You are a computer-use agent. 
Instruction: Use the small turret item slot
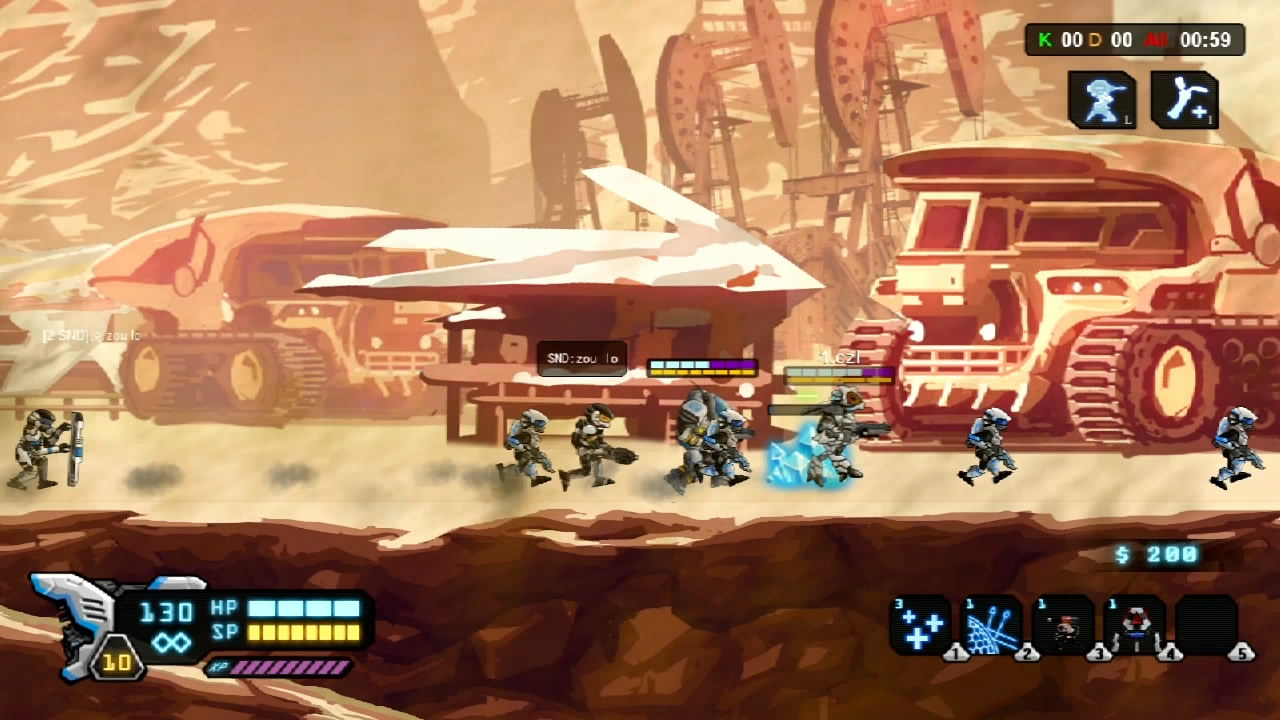(1063, 625)
